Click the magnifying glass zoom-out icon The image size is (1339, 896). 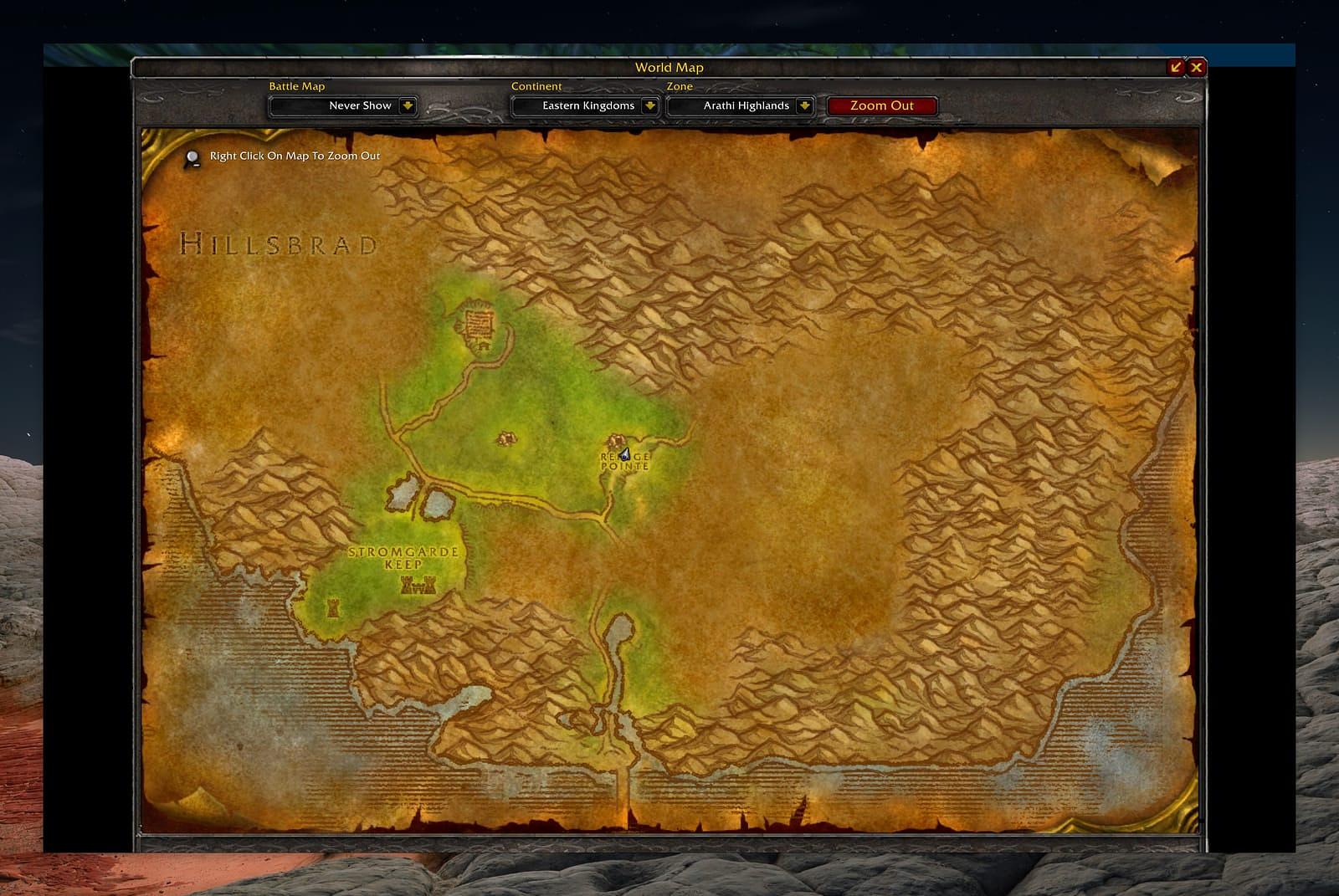(x=192, y=157)
